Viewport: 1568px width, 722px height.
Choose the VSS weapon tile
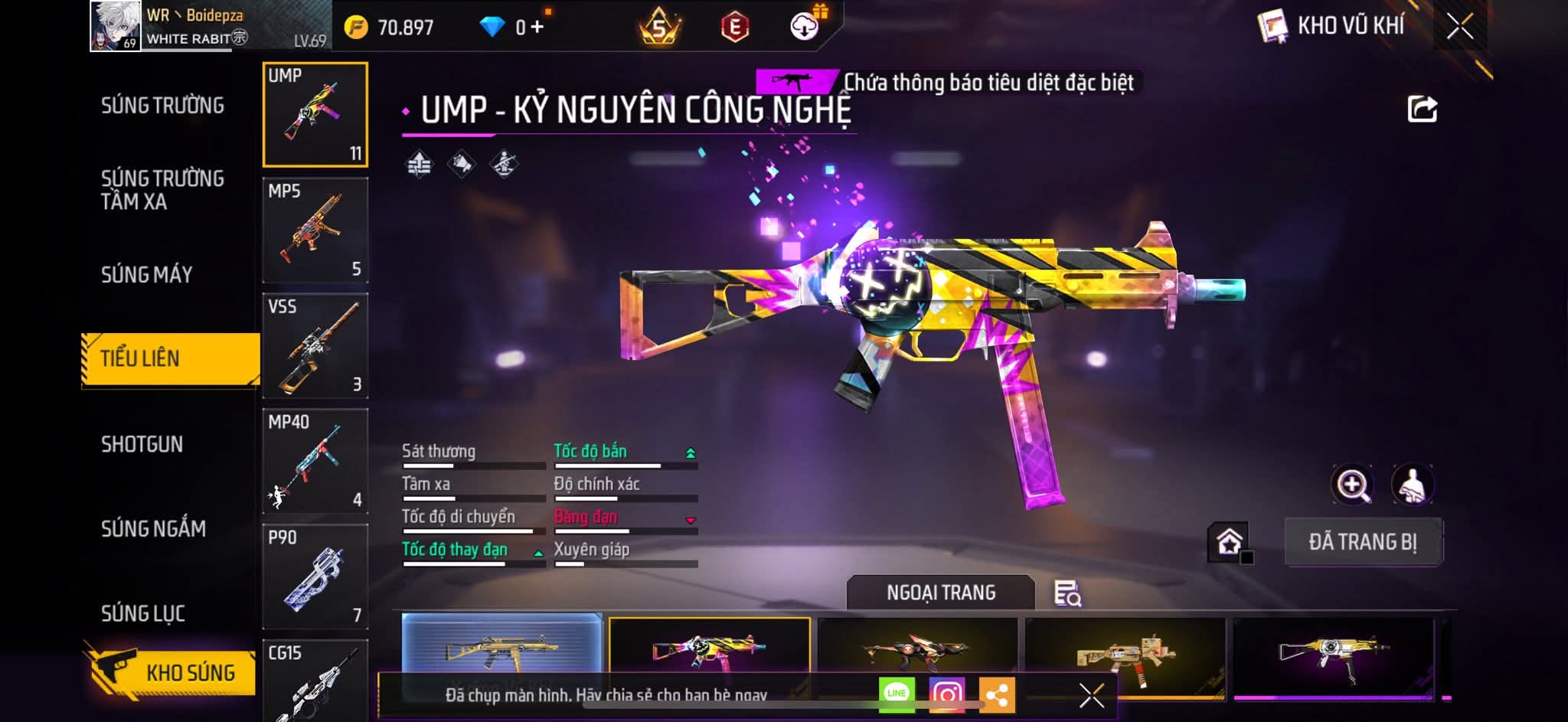point(315,346)
